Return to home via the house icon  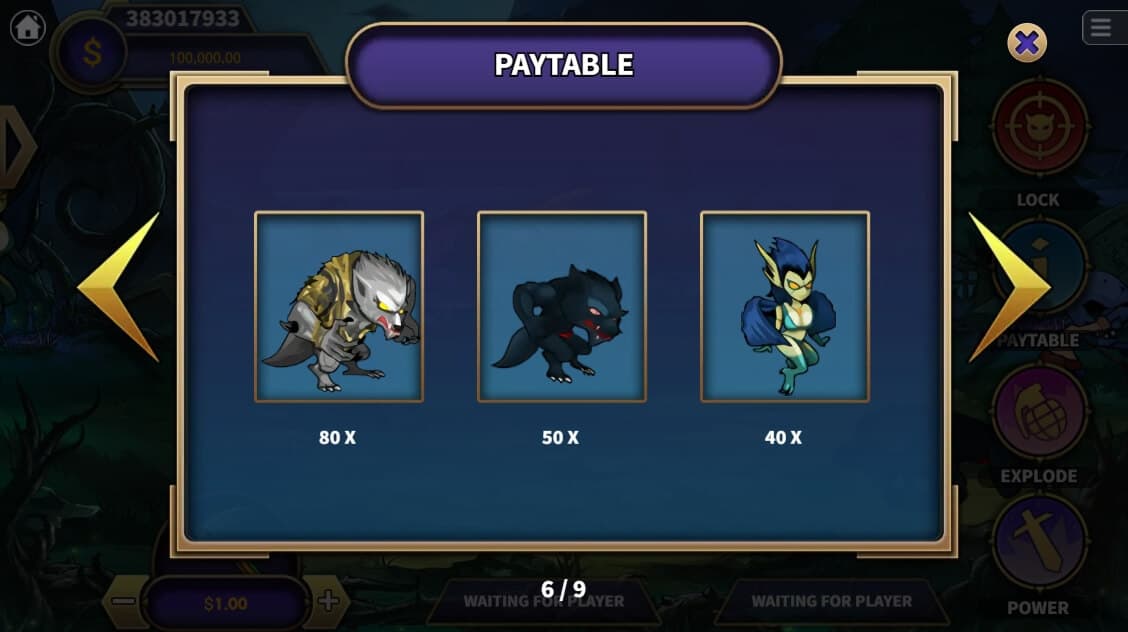pyautogui.click(x=28, y=28)
